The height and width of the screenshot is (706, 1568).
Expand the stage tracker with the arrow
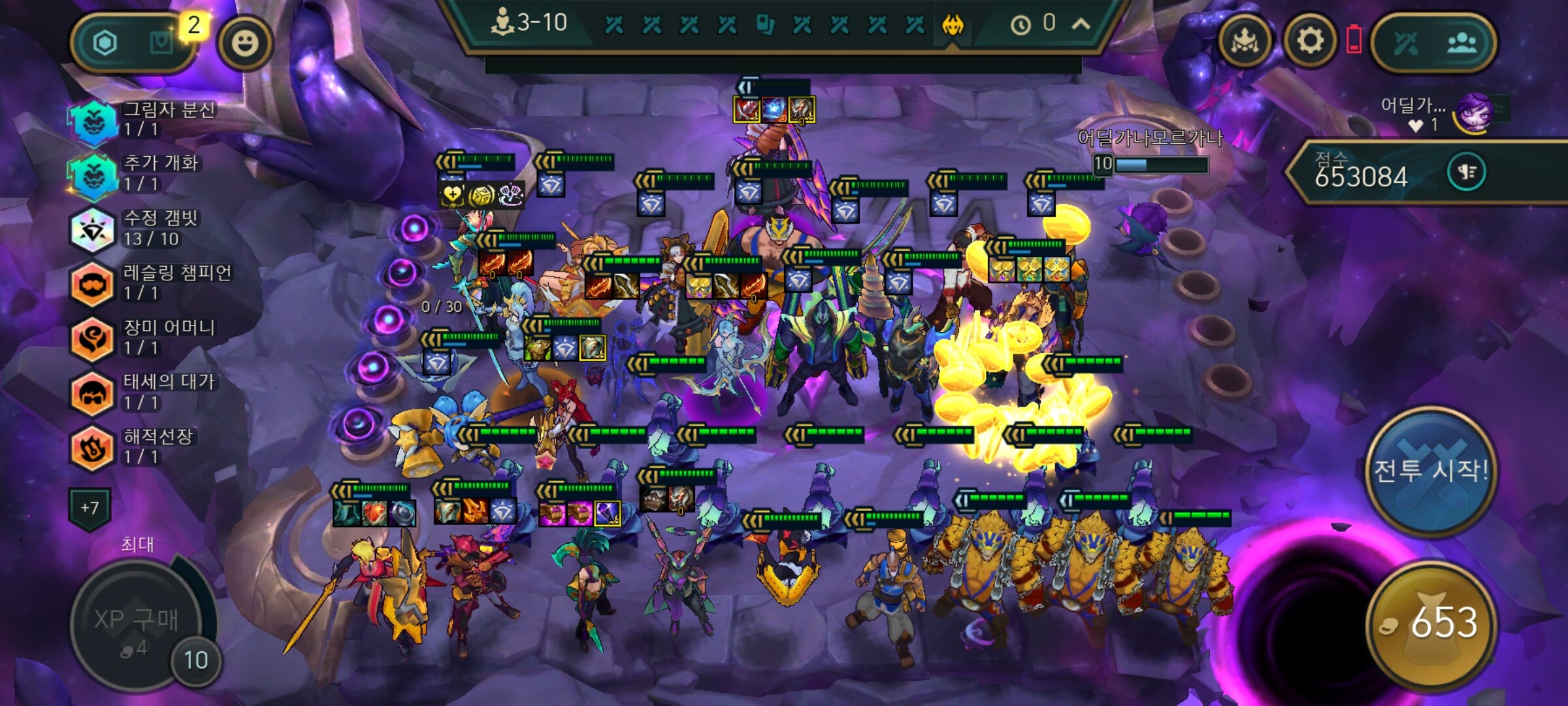click(1081, 25)
